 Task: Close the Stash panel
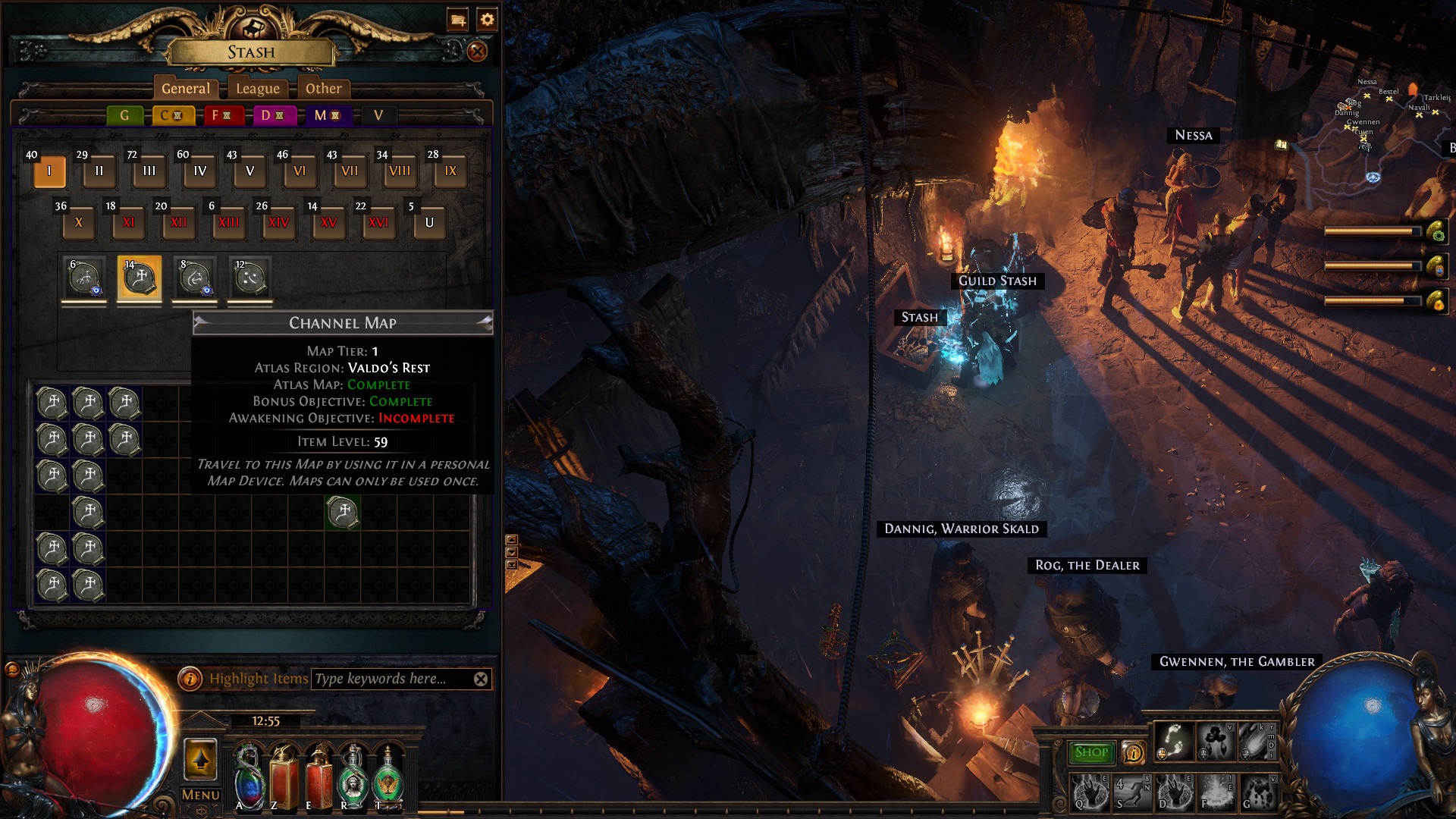tap(477, 52)
